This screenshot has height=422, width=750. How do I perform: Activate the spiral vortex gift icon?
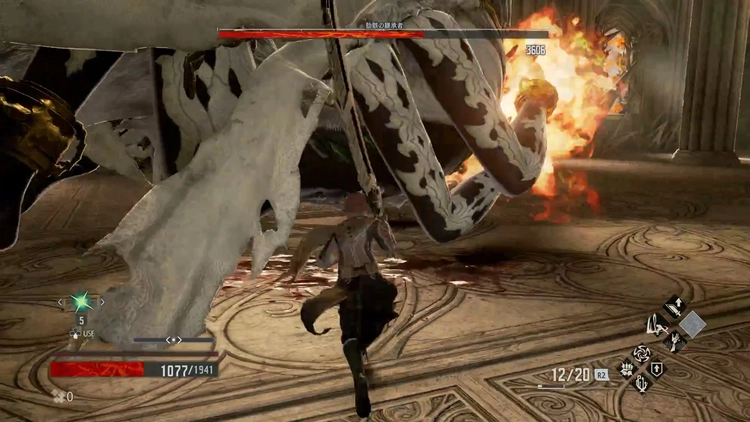point(640,353)
